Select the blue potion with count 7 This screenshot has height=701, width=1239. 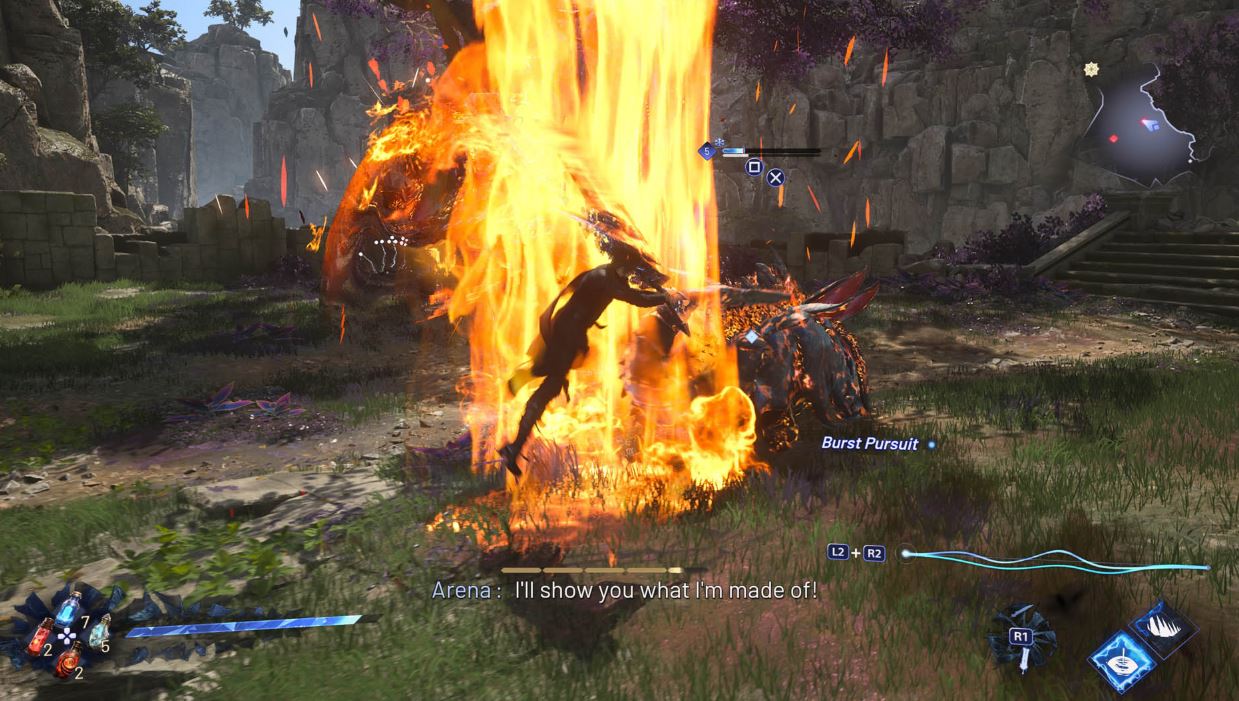(x=67, y=608)
